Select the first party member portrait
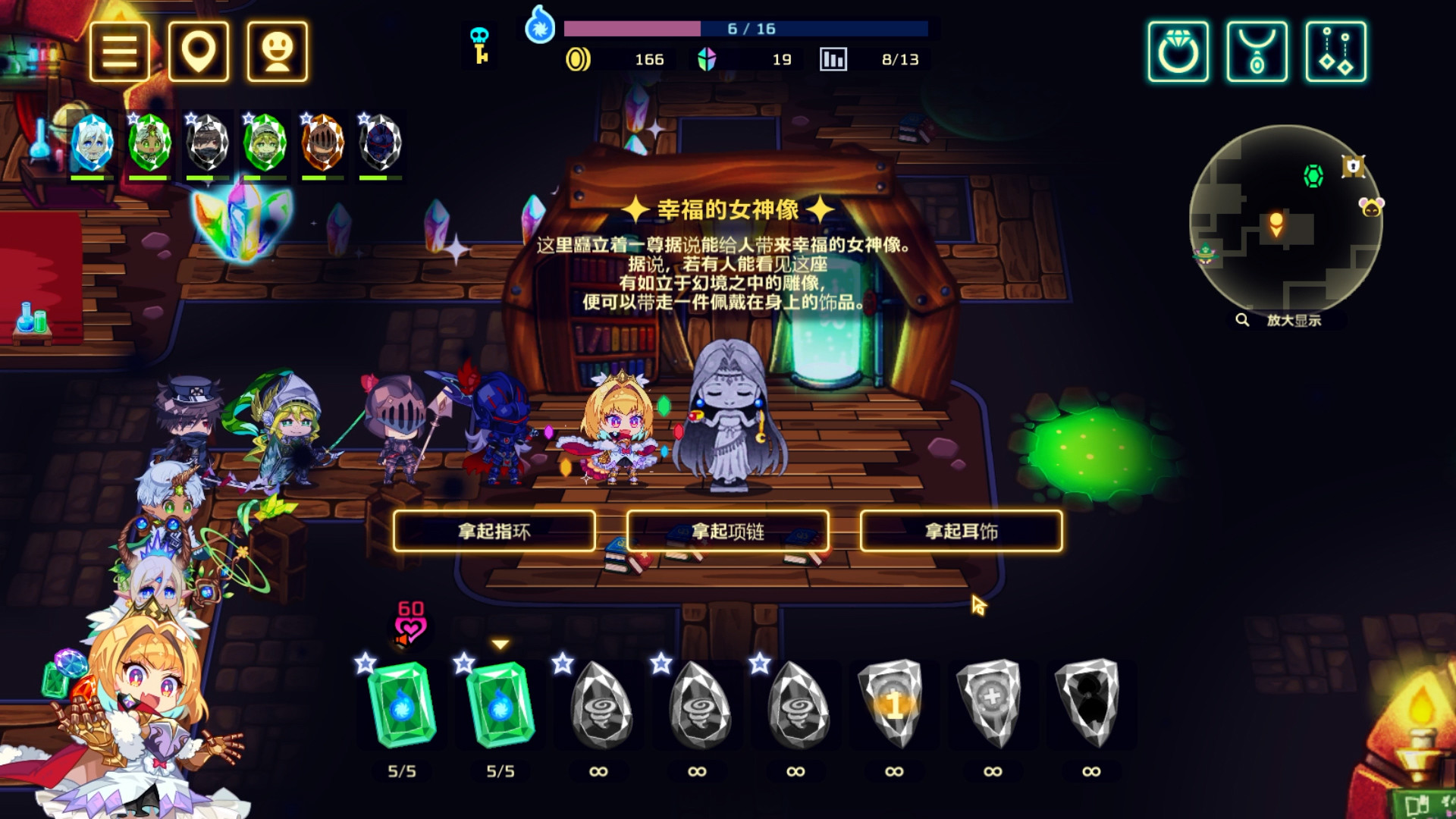This screenshot has width=1456, height=819. click(91, 144)
